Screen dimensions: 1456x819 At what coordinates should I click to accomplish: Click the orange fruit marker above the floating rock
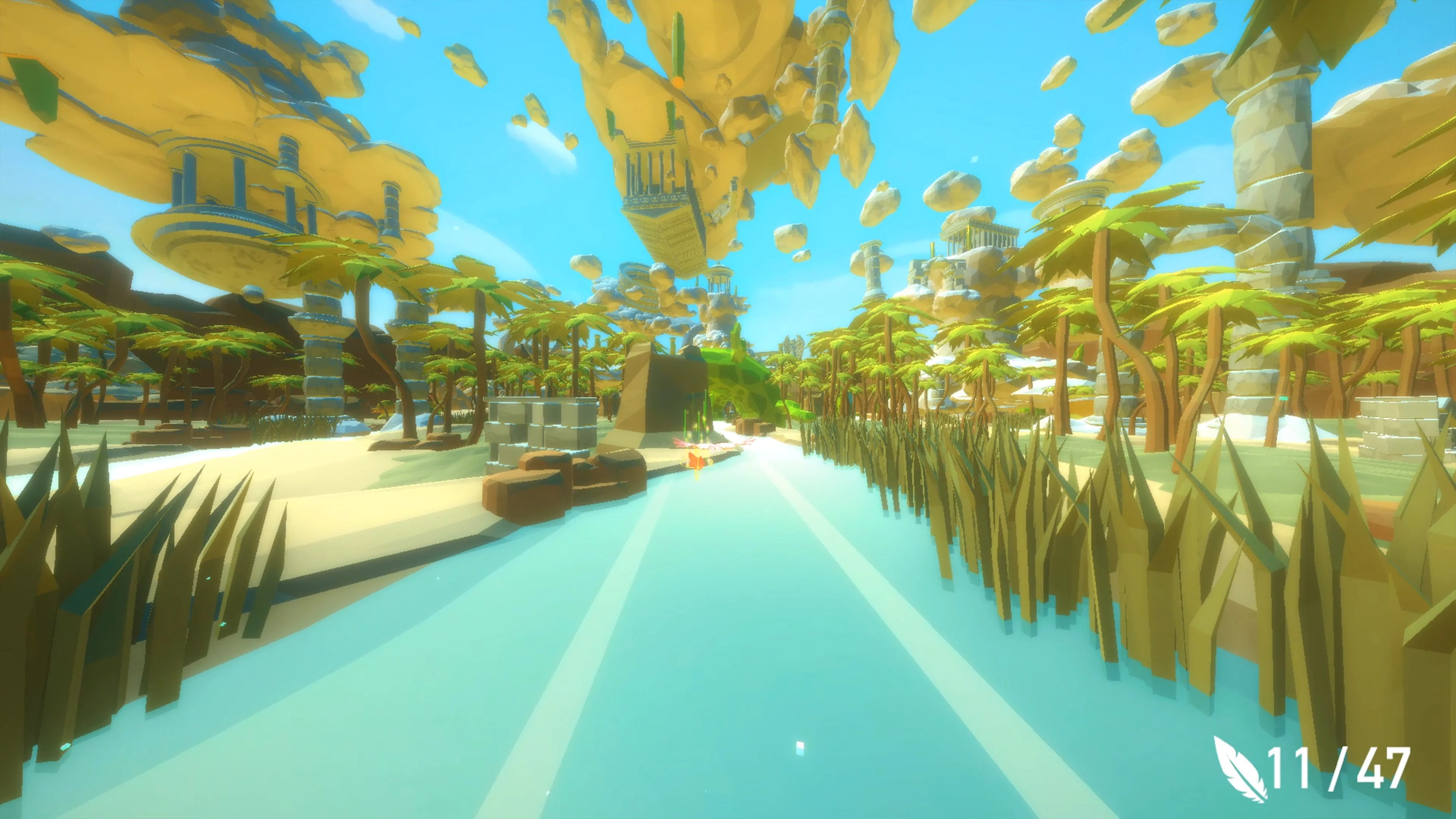click(678, 82)
